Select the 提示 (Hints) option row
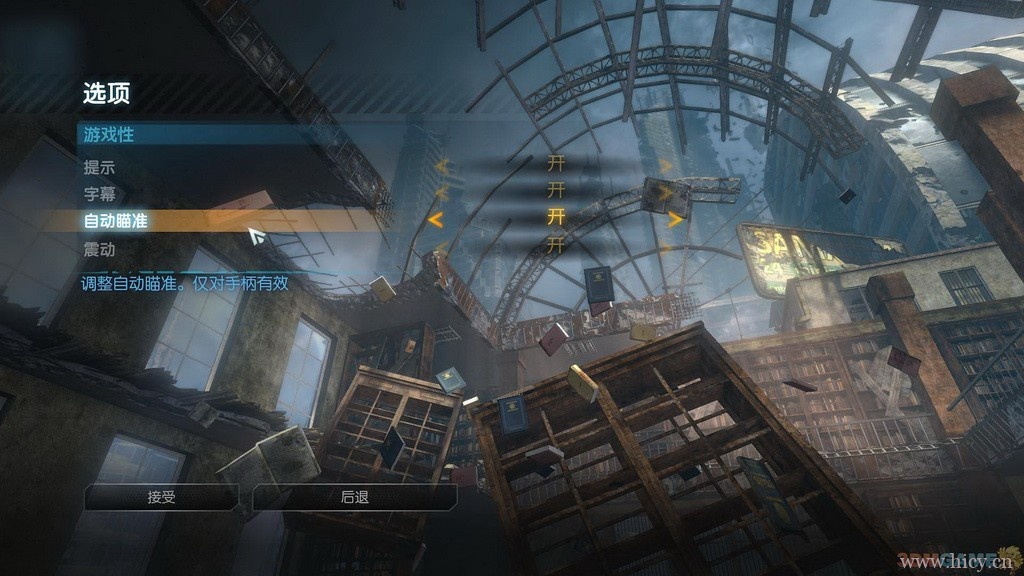Image resolution: width=1024 pixels, height=576 pixels. (x=99, y=167)
